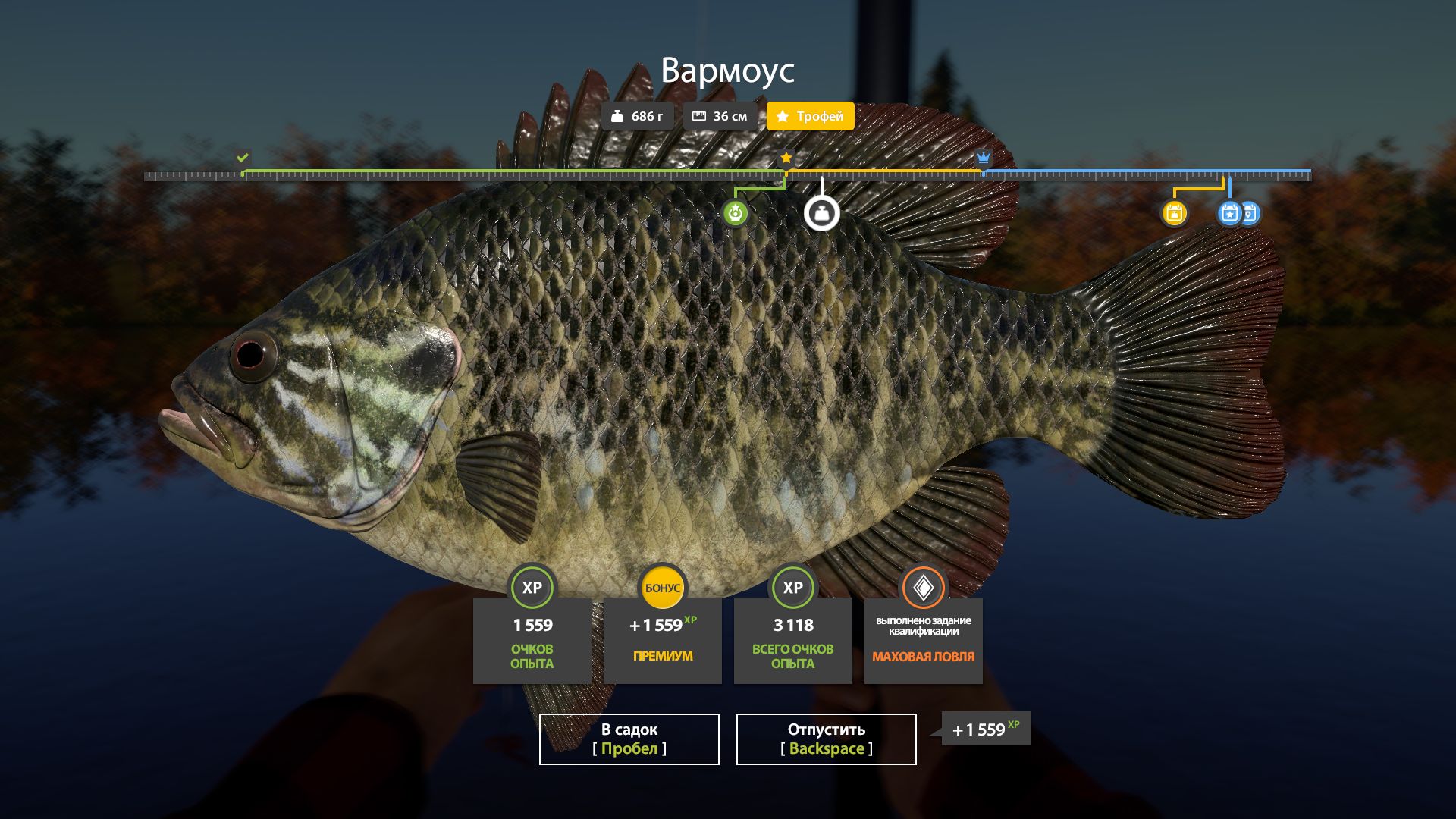Click the blue calendar icon with location pin
The height and width of the screenshot is (819, 1456).
pyautogui.click(x=1248, y=213)
